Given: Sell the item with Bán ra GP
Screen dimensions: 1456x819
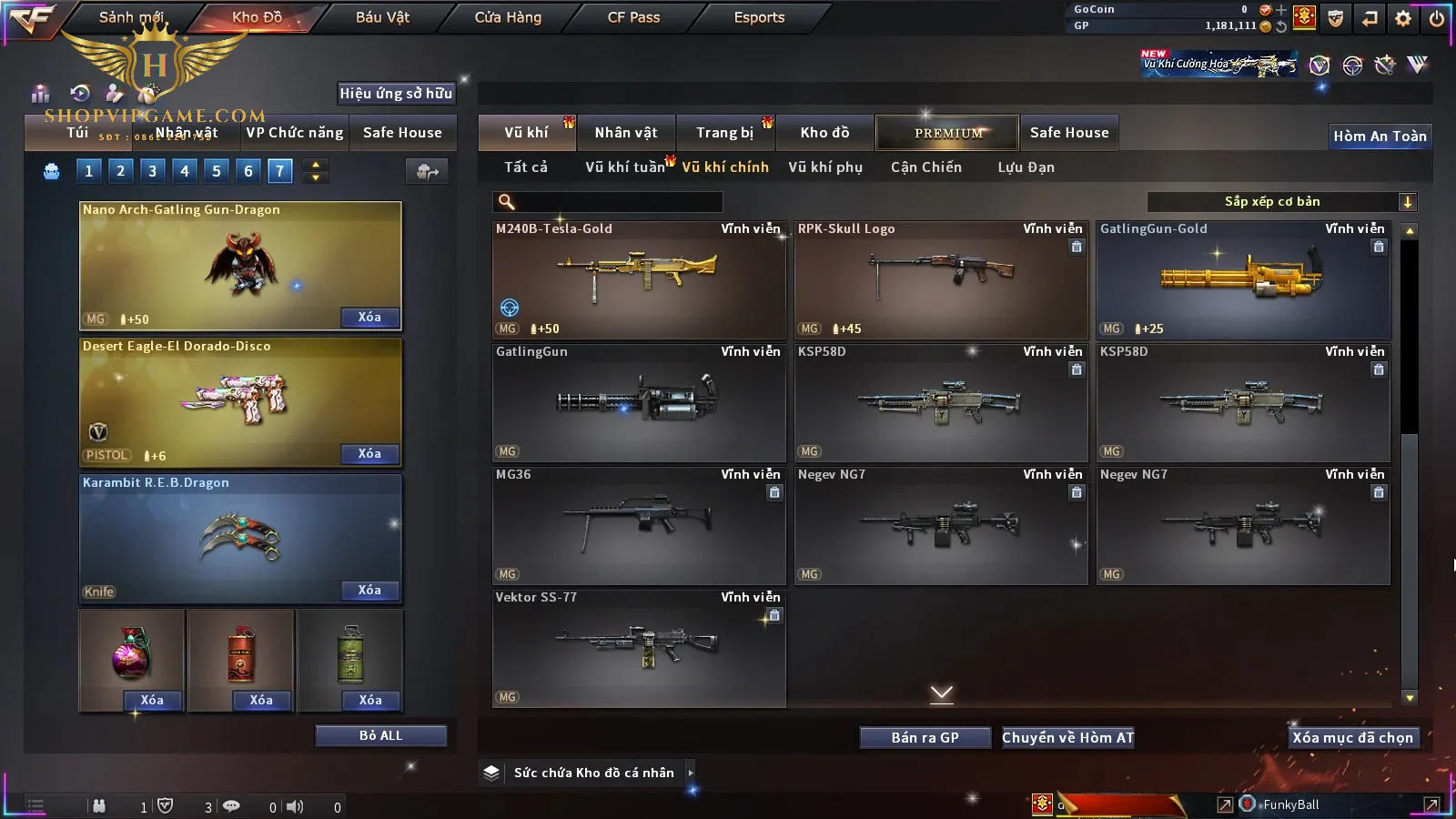Looking at the screenshot, I should pos(925,737).
